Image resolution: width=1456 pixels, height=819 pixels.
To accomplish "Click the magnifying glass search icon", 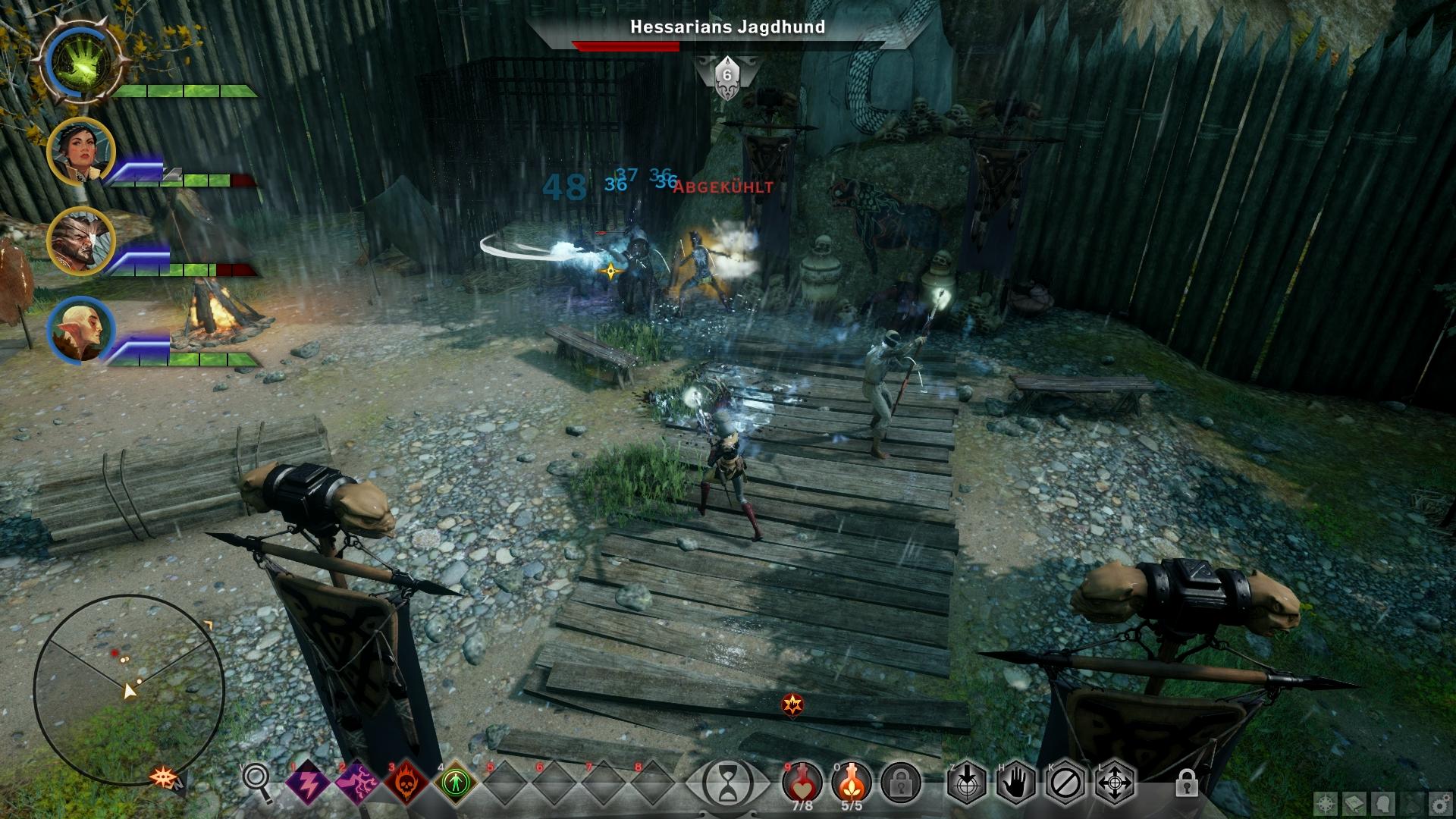I will pos(257,782).
